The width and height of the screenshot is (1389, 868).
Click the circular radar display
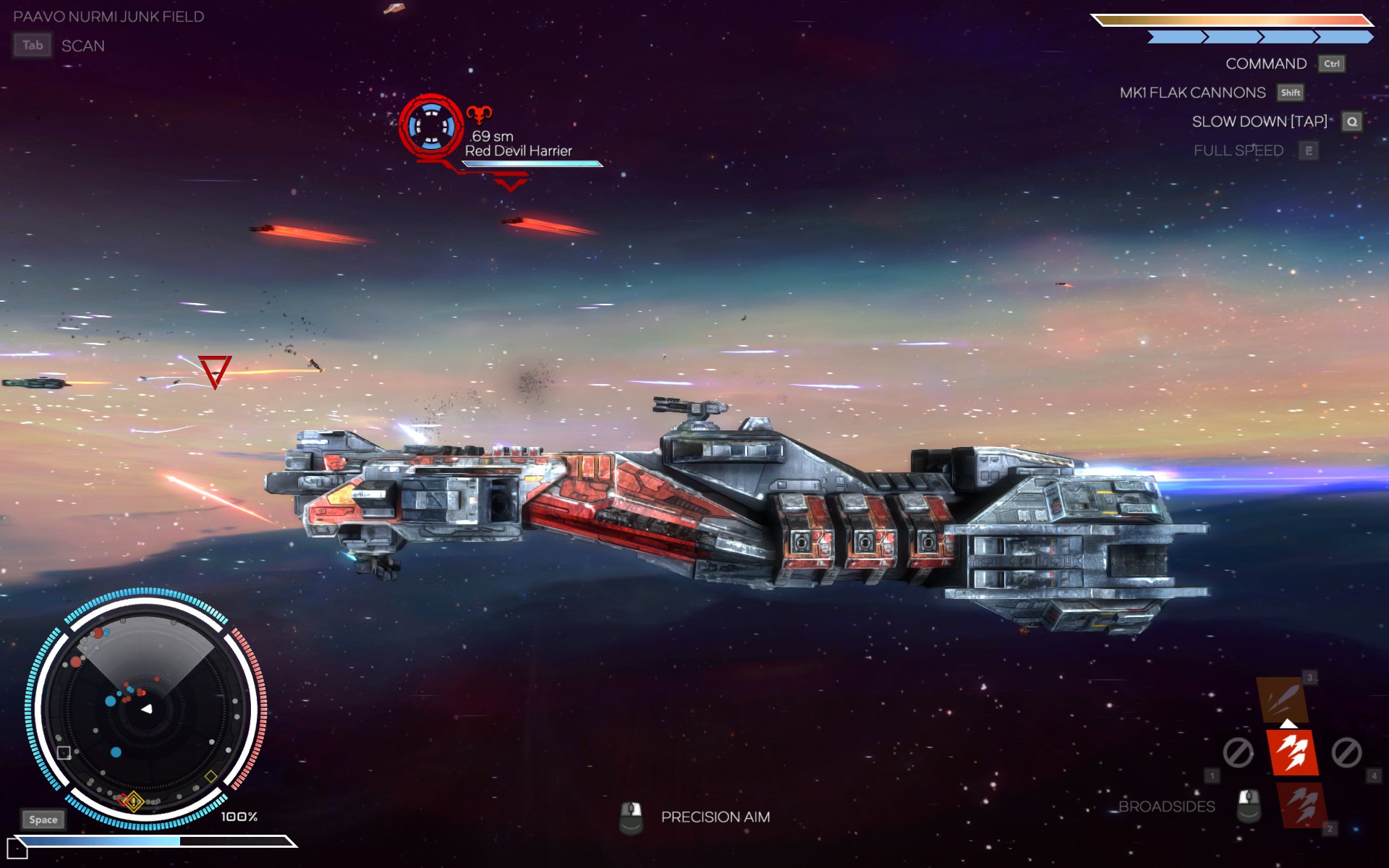coord(145,709)
